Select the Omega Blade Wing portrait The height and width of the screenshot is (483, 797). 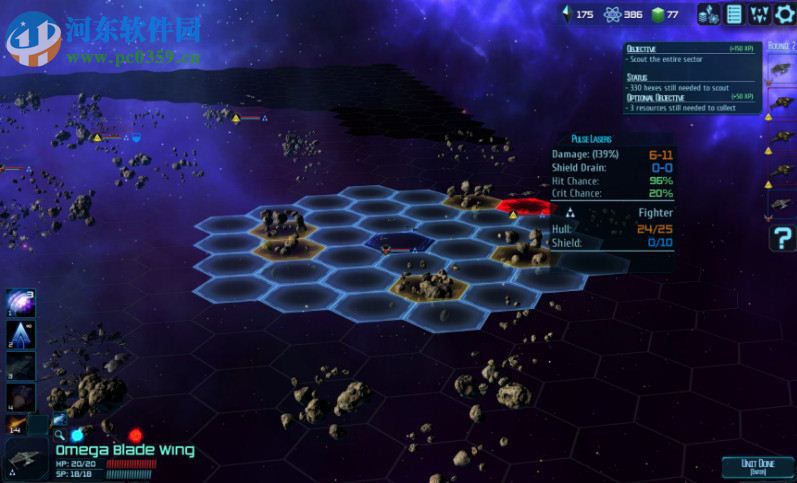pos(21,458)
